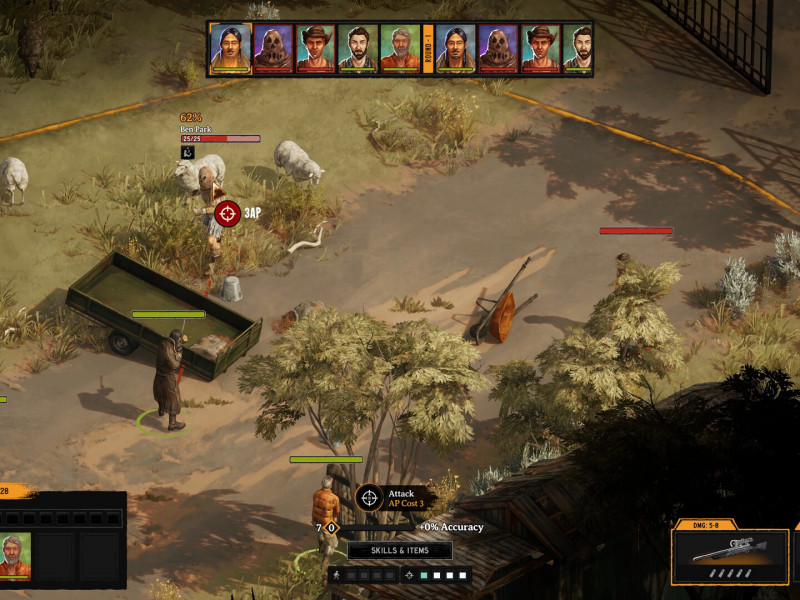This screenshot has height=600, width=800.
Task: Open the Skills & Items panel
Action: click(400, 551)
